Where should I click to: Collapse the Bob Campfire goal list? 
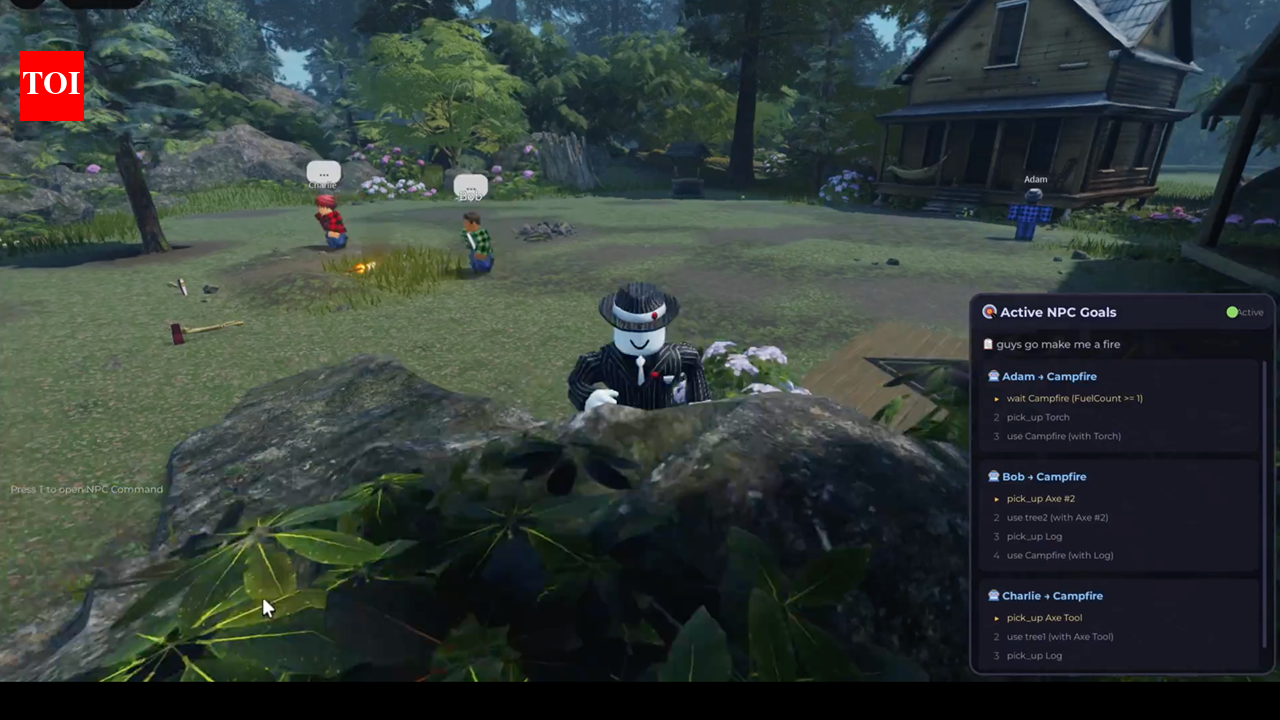click(1044, 476)
